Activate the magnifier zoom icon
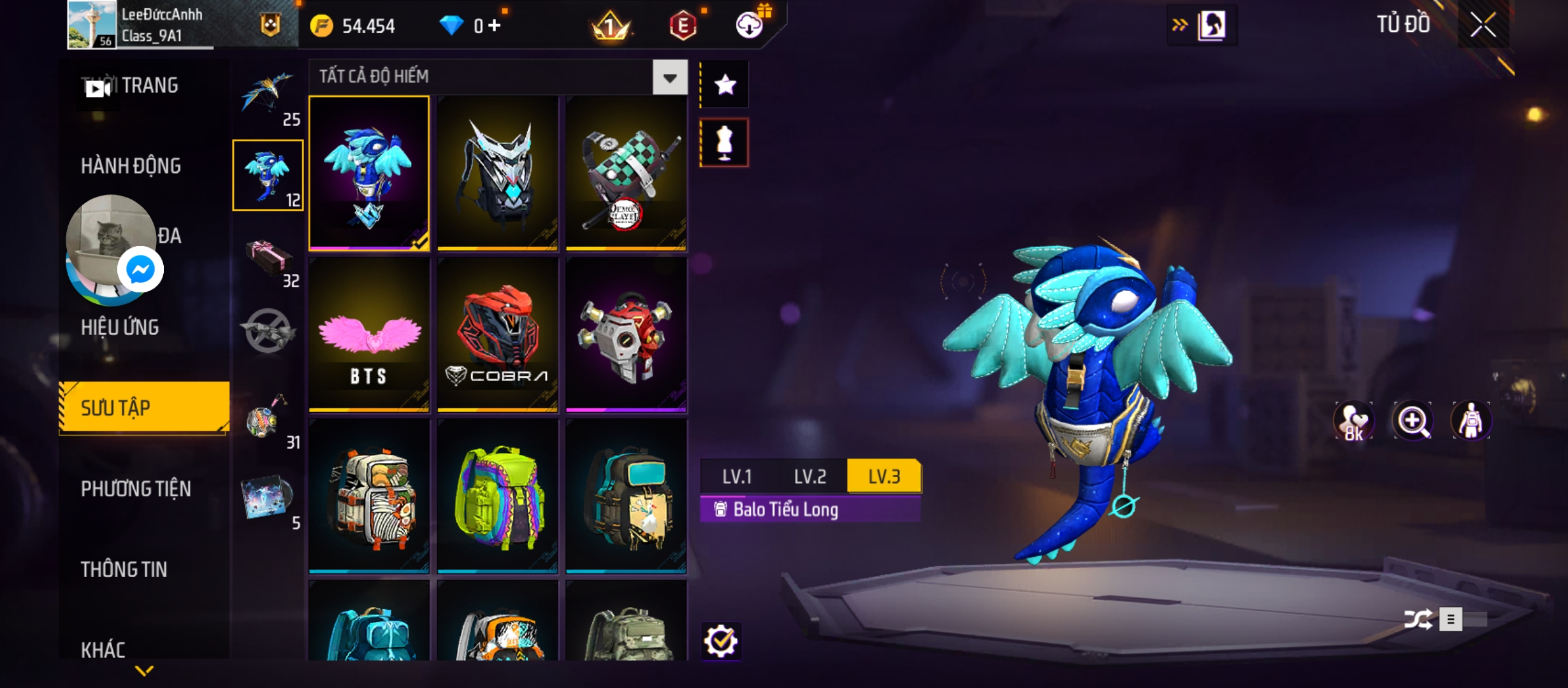1568x688 pixels. pos(1412,420)
